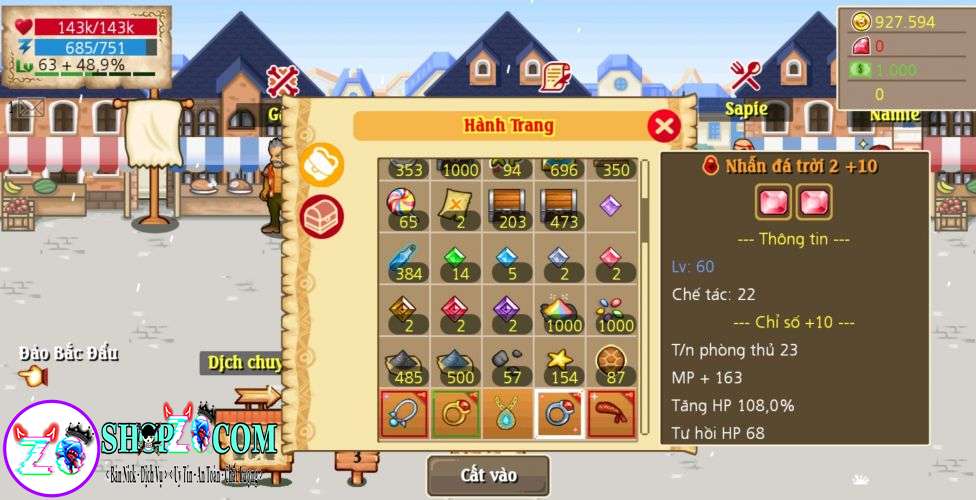Open the mail envelope icon

(30, 106)
